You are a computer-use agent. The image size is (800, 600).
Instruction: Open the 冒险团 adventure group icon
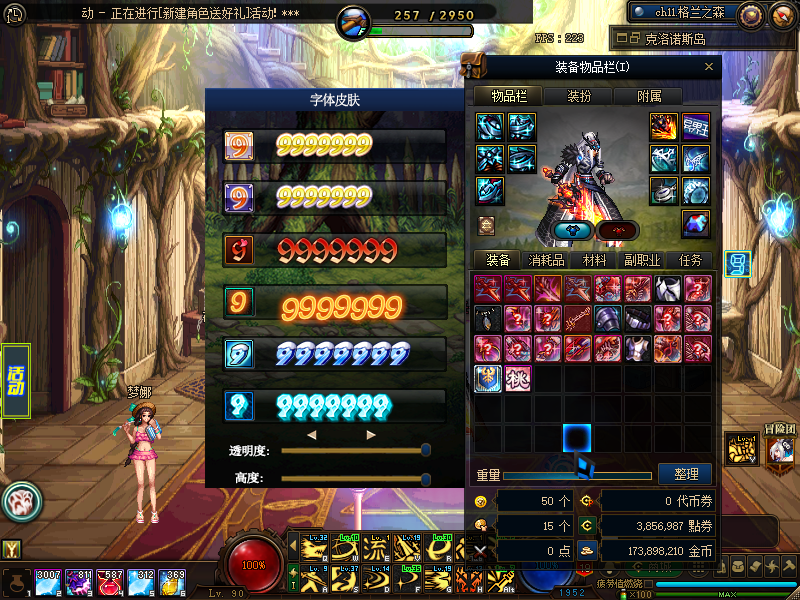click(780, 450)
